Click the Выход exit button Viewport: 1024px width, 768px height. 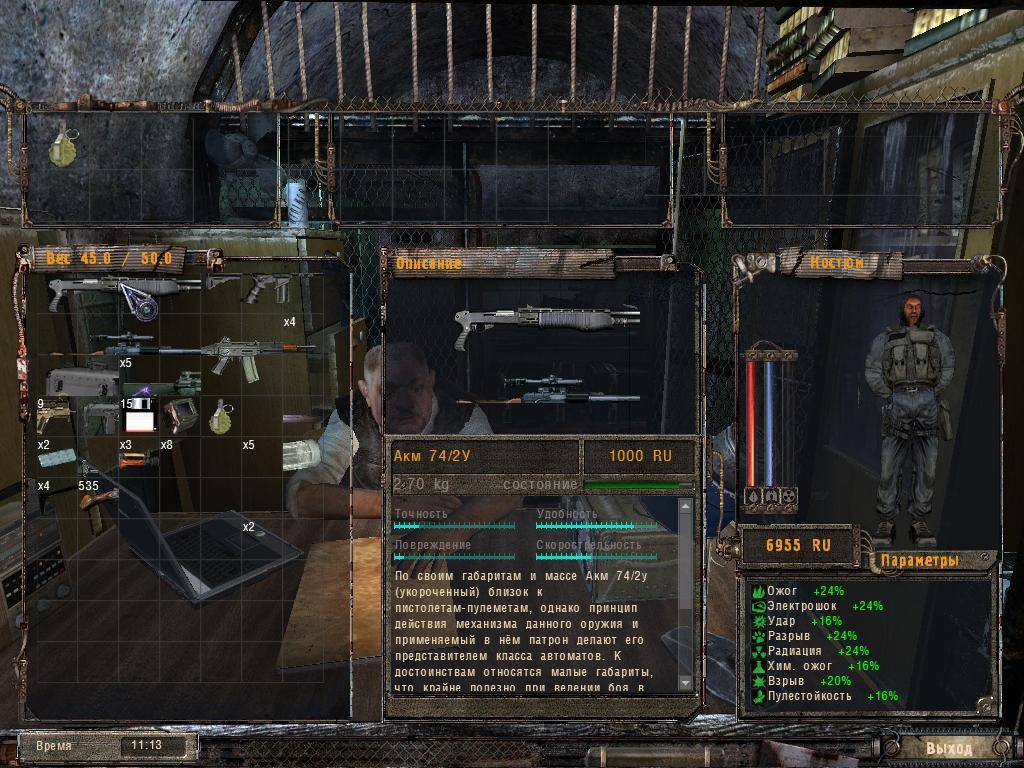[949, 747]
